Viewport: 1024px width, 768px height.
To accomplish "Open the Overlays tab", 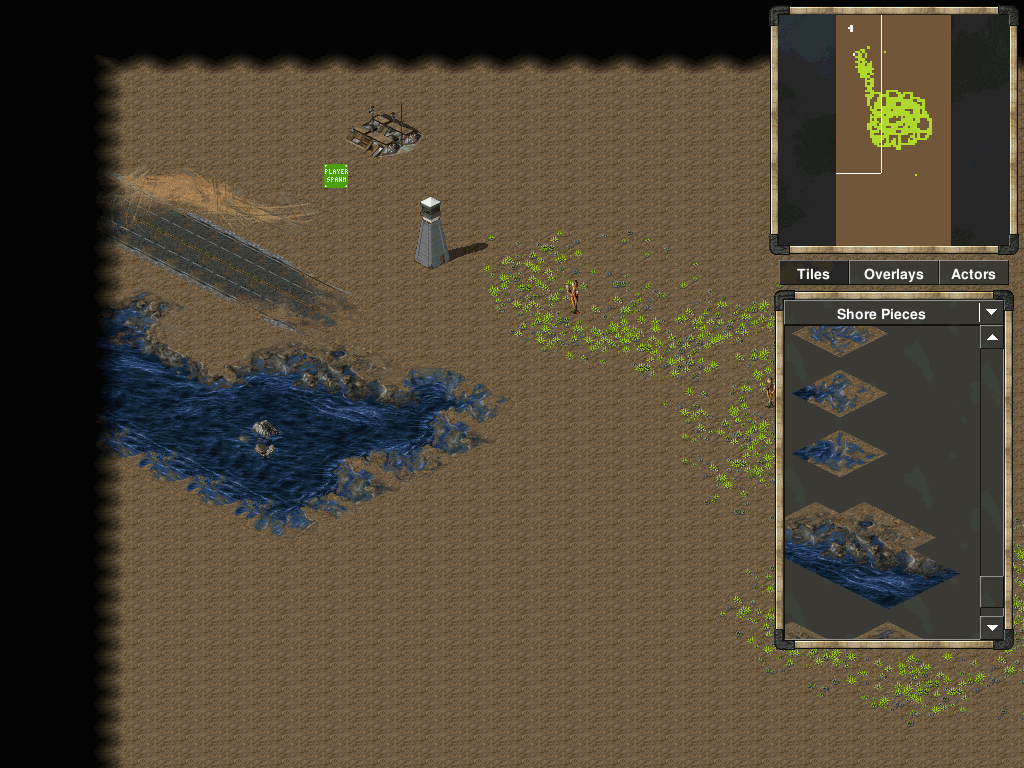I will (893, 274).
